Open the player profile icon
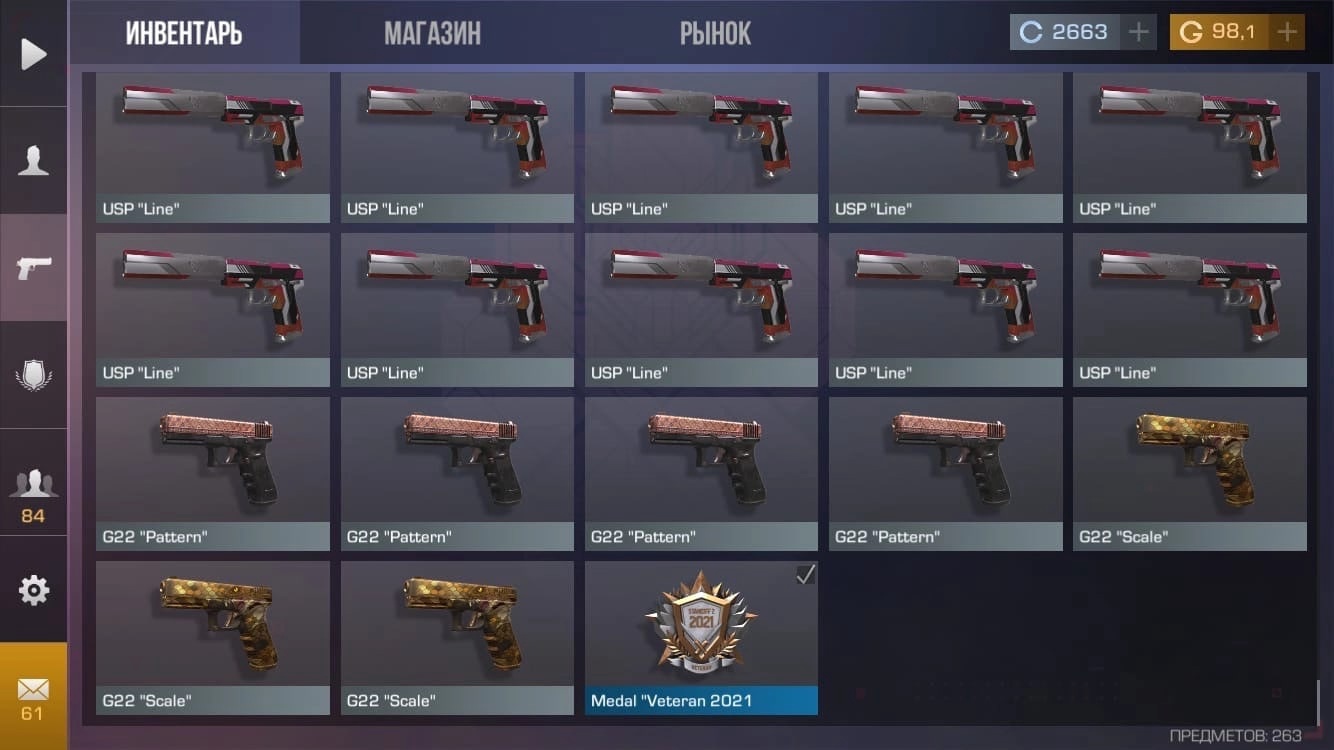1334x750 pixels. click(x=34, y=160)
